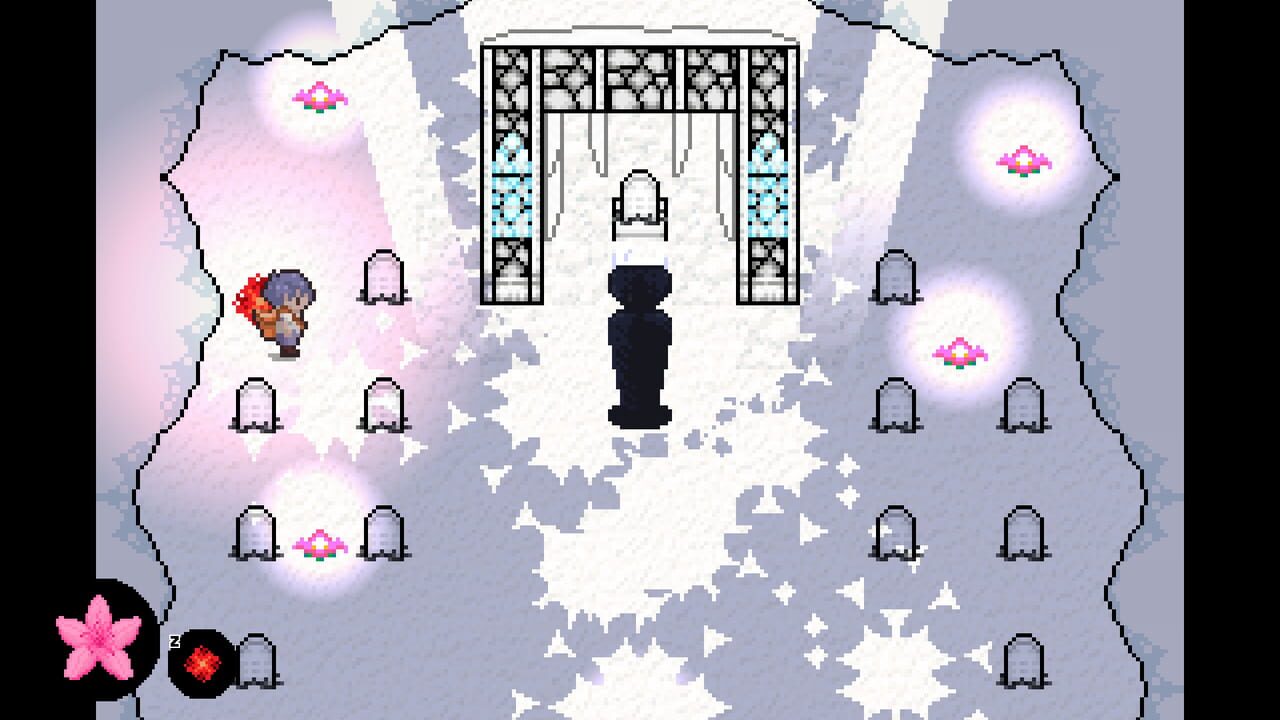Click the pink flower in the top-right corner
The width and height of the screenshot is (1280, 720).
point(1022,160)
